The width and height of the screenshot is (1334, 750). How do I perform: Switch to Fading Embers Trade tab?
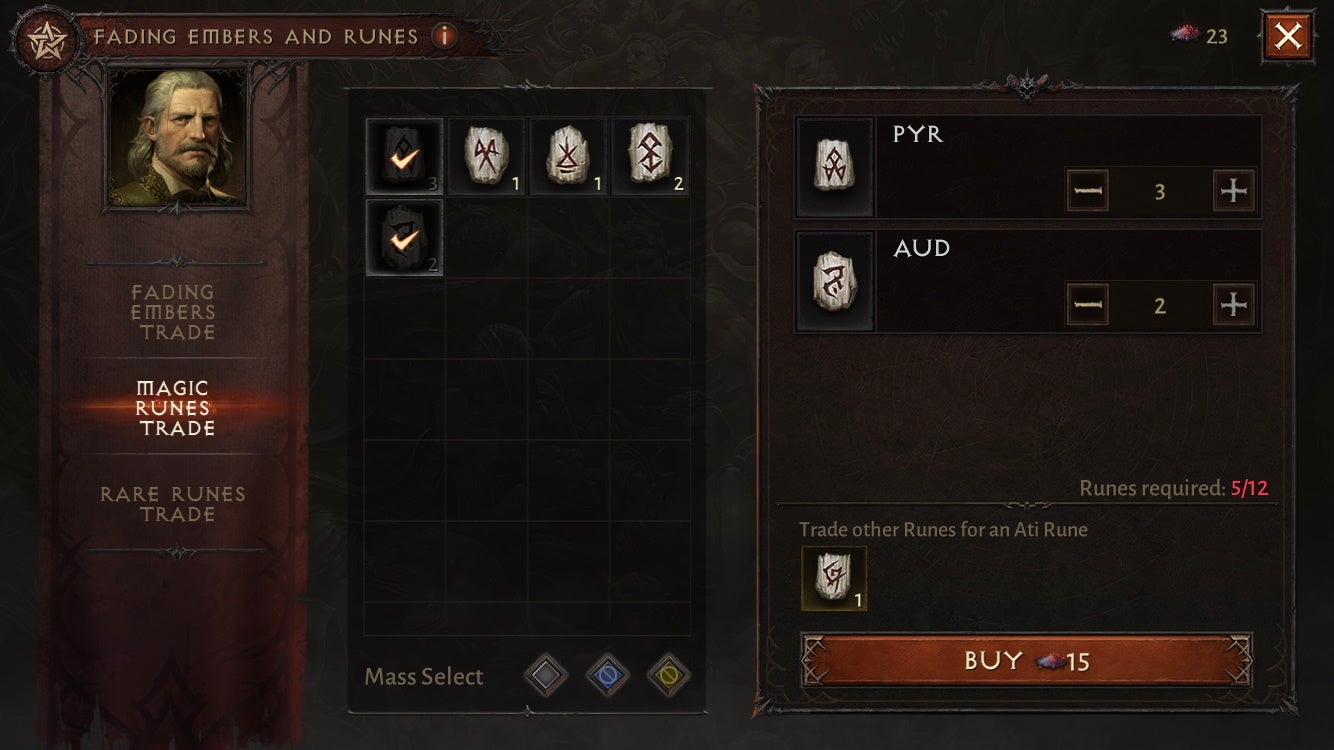pos(172,312)
